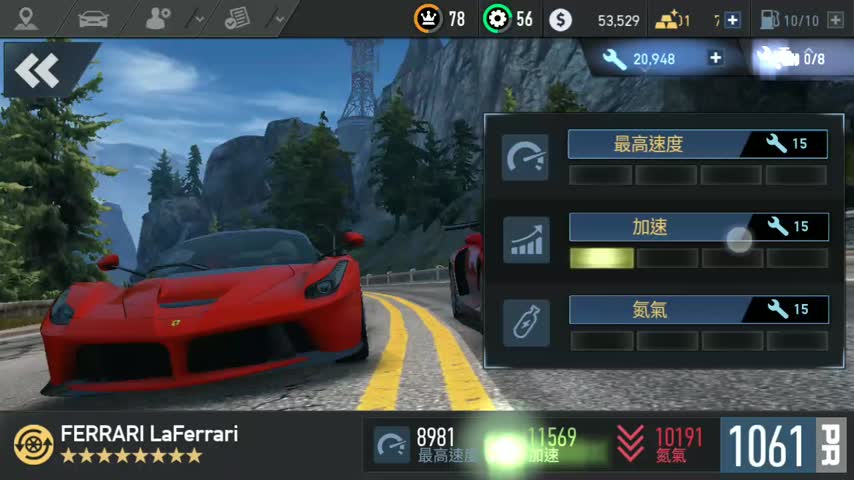Open the map location tab
This screenshot has height=480, width=854.
[x=26, y=18]
